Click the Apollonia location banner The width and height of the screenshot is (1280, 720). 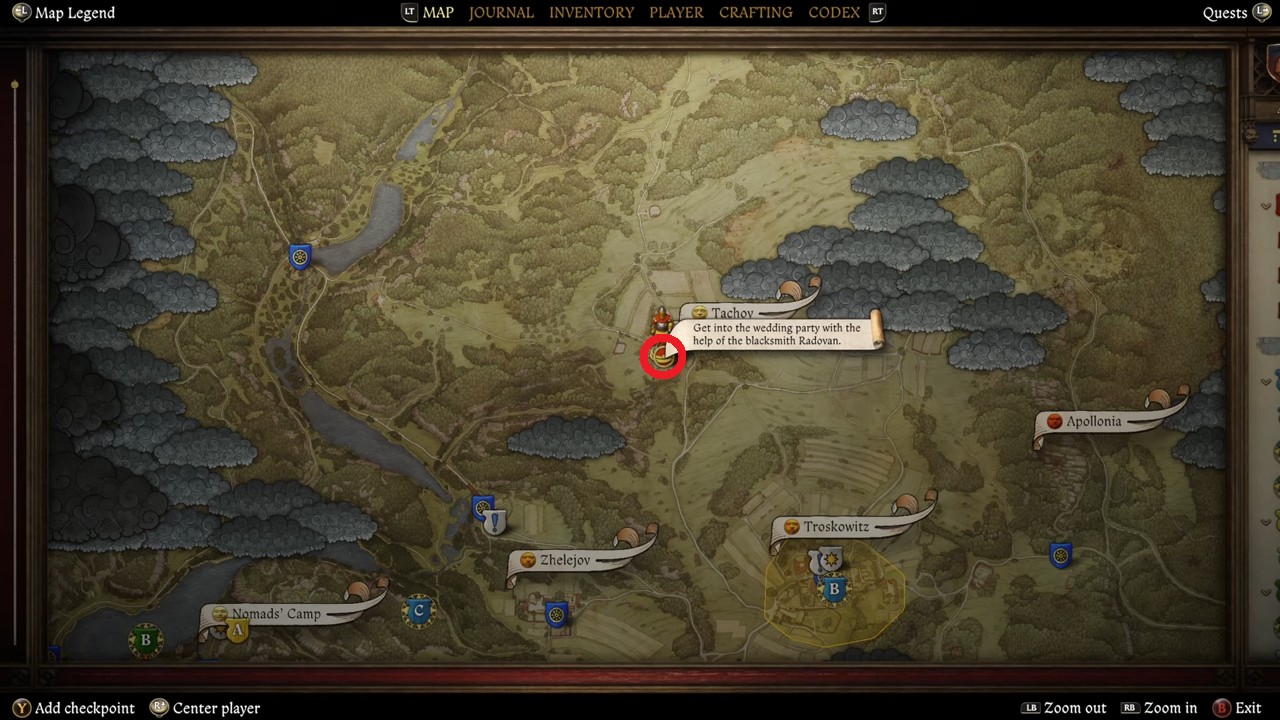1093,422
